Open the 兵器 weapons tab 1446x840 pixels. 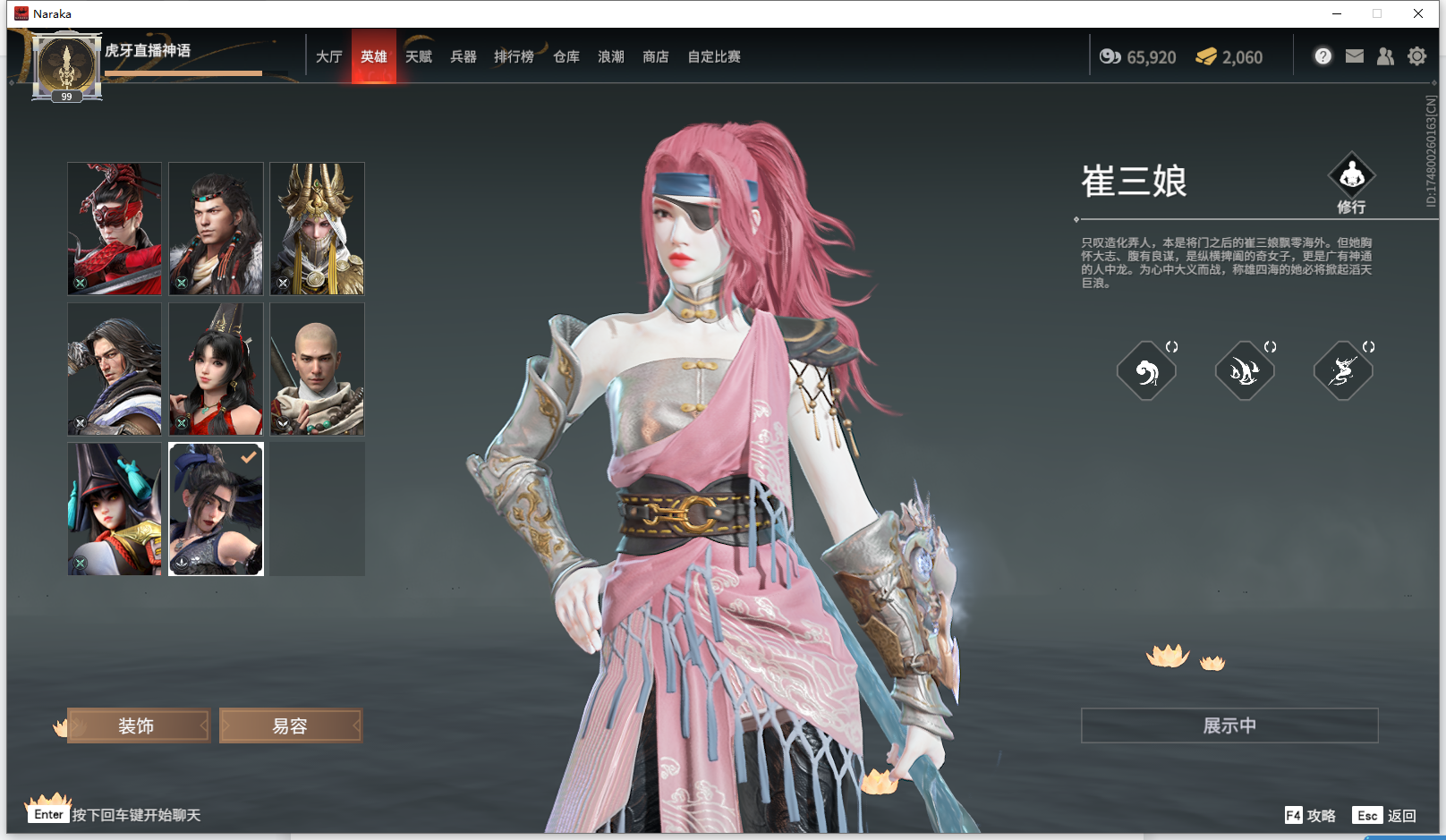click(463, 56)
